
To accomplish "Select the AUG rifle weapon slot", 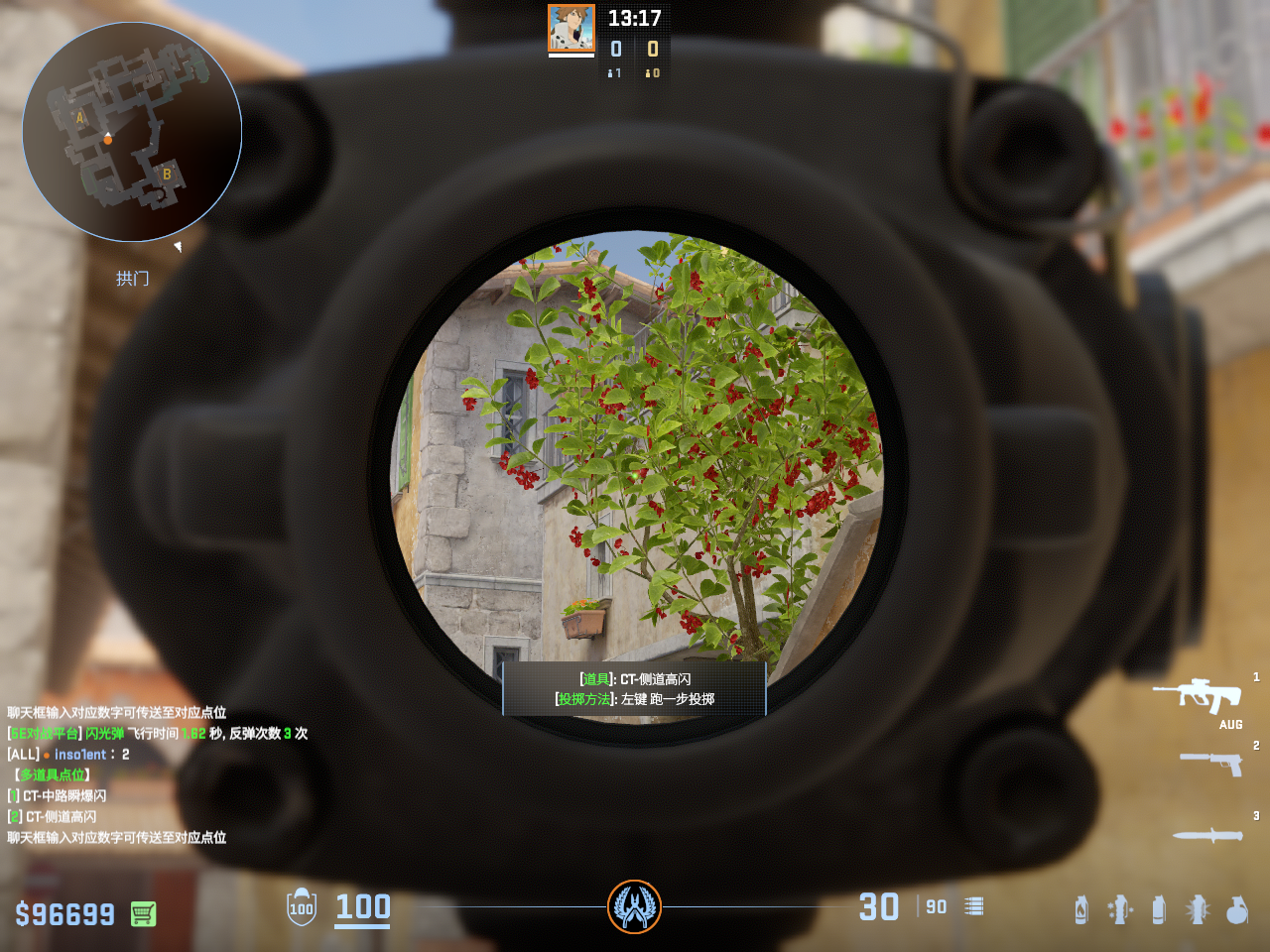I will click(1198, 695).
